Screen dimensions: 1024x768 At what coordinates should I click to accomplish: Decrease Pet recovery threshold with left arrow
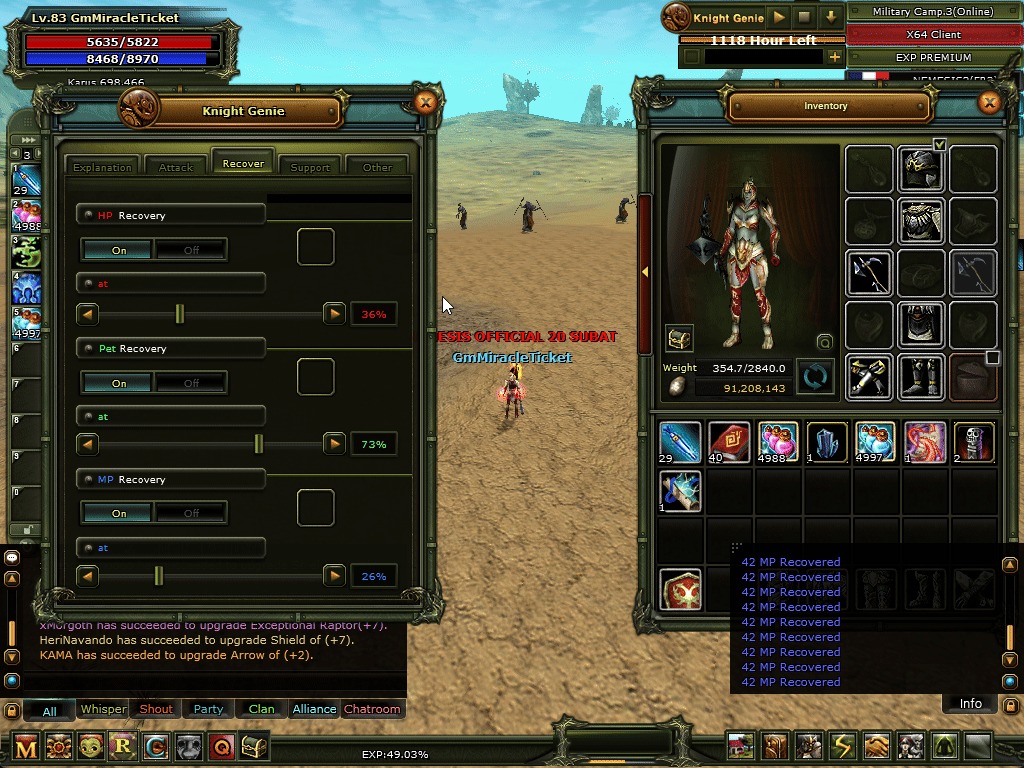(88, 443)
